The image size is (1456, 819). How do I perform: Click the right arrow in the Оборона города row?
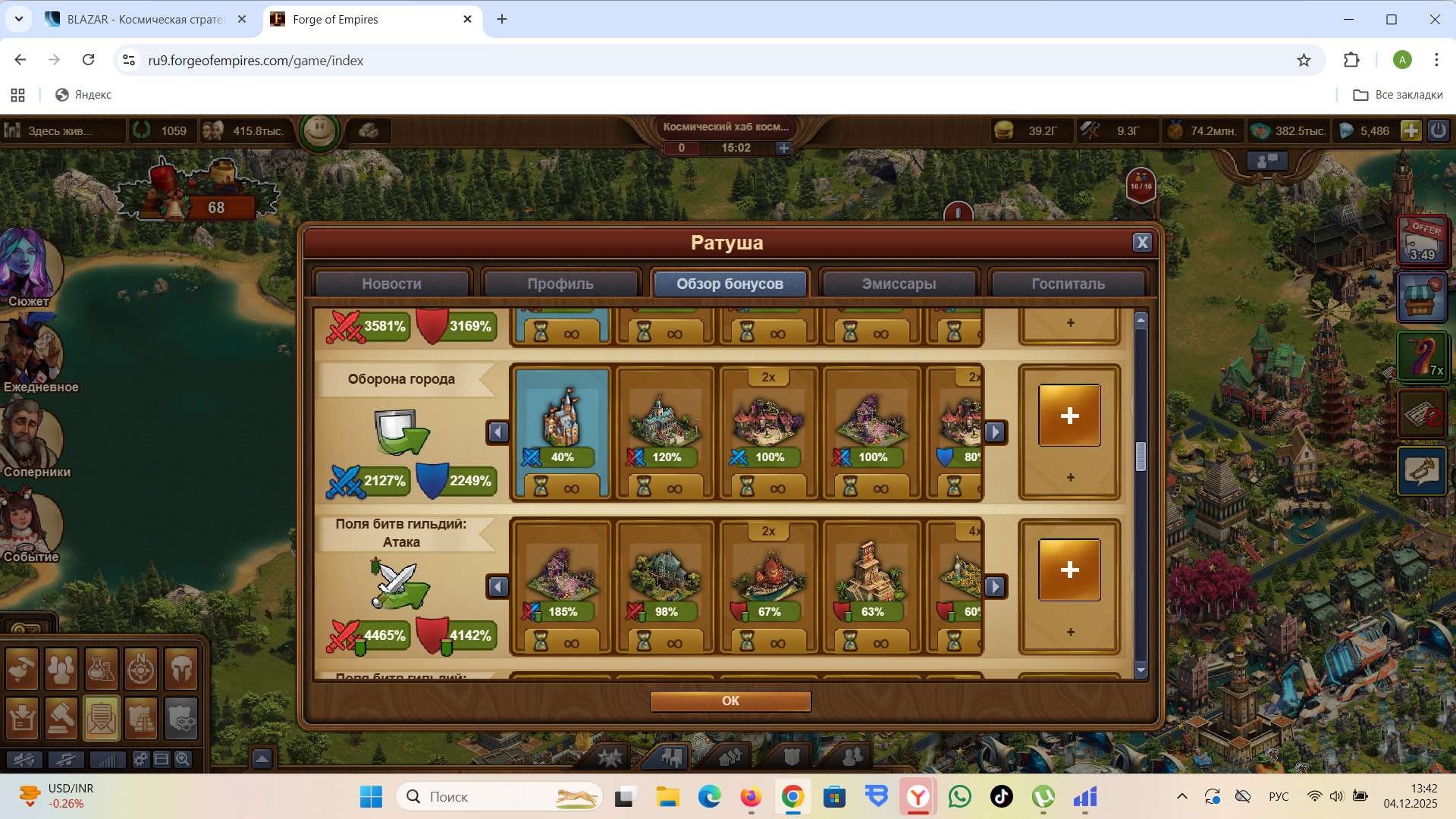click(996, 431)
